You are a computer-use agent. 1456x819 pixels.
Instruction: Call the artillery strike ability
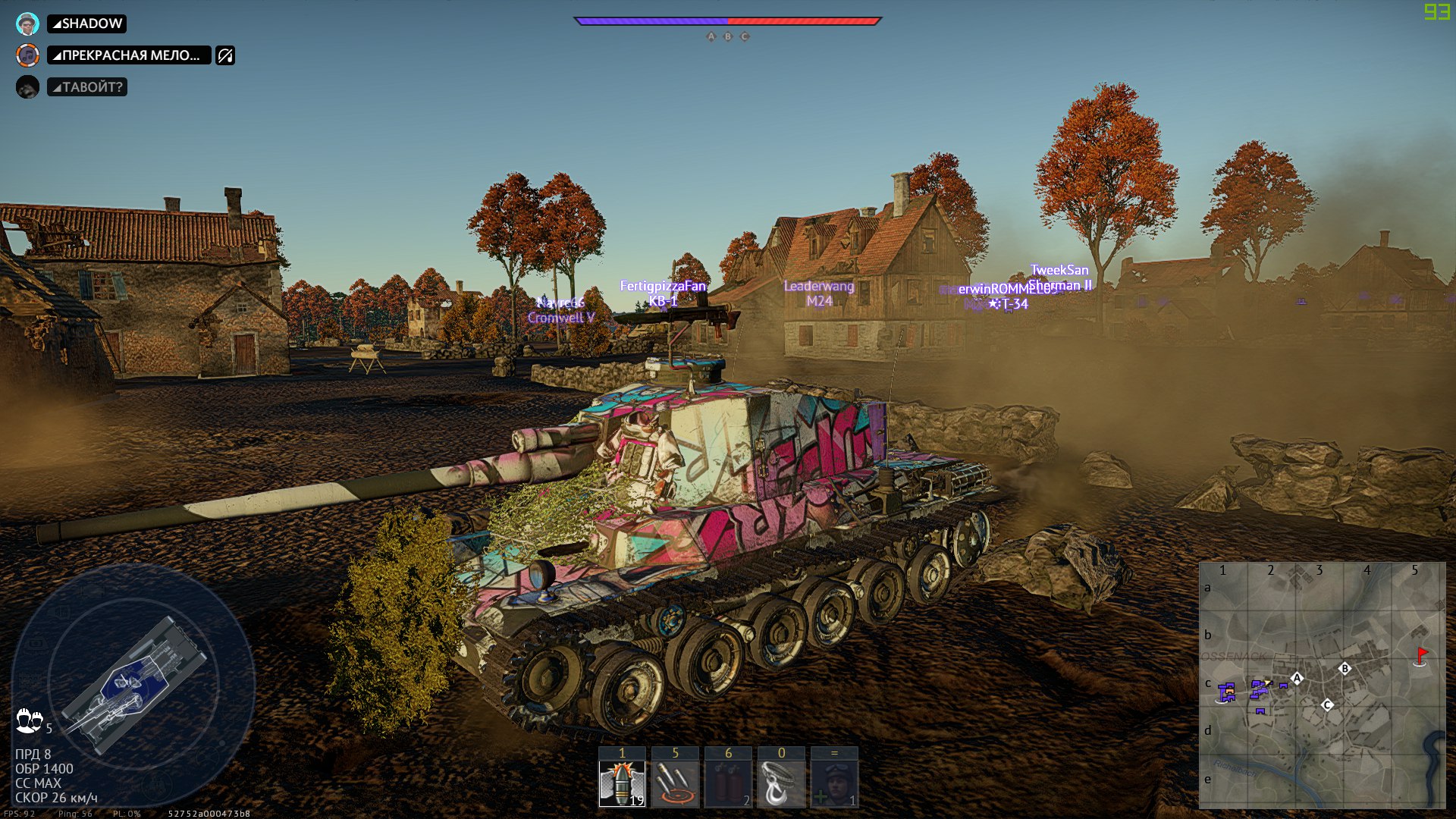(675, 783)
